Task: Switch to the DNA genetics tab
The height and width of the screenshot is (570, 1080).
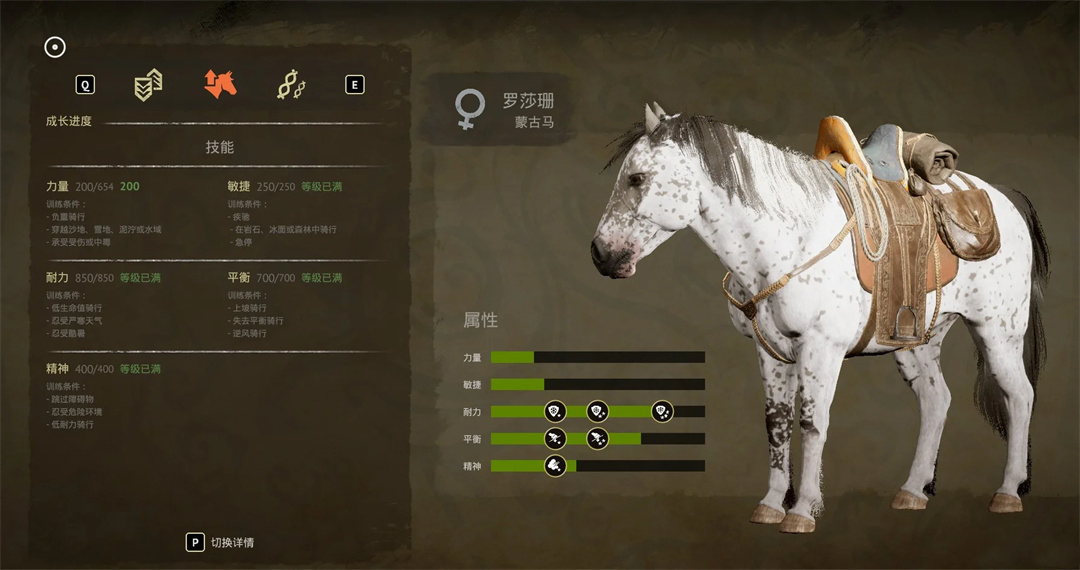Action: tap(291, 86)
